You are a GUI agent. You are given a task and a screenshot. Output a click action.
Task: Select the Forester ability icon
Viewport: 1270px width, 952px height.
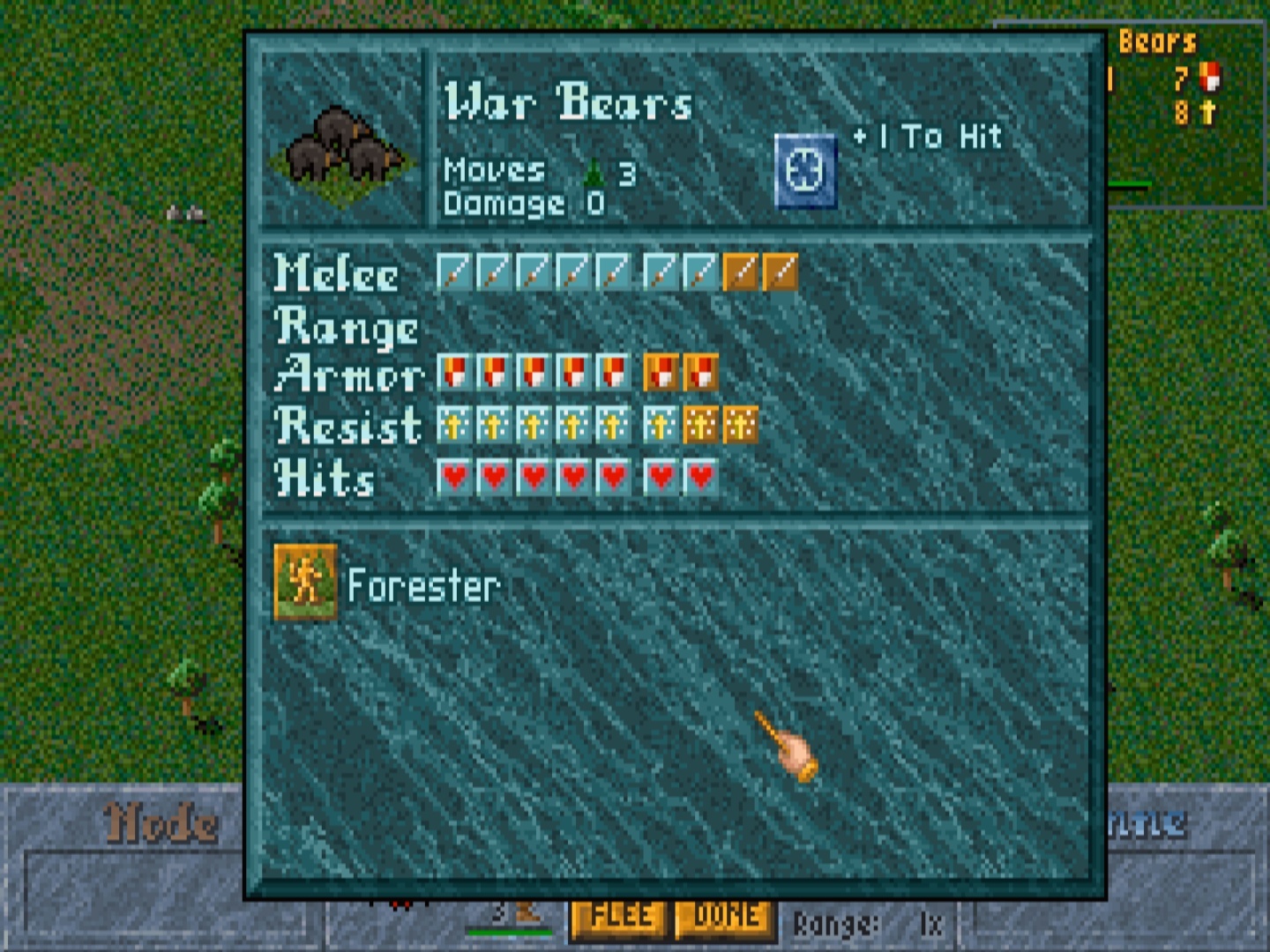pos(306,583)
